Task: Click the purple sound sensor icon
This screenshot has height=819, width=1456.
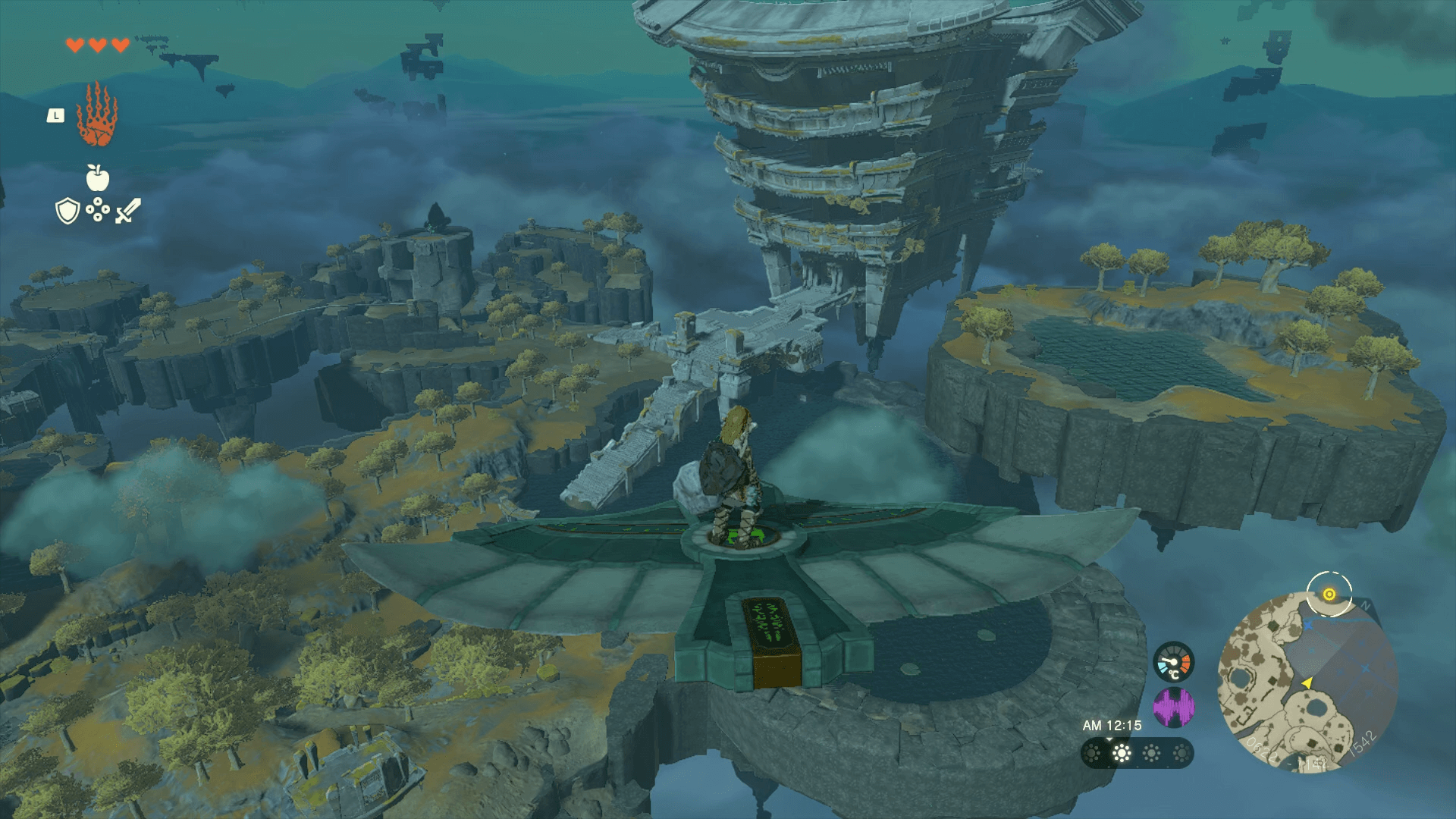Action: (x=1173, y=707)
